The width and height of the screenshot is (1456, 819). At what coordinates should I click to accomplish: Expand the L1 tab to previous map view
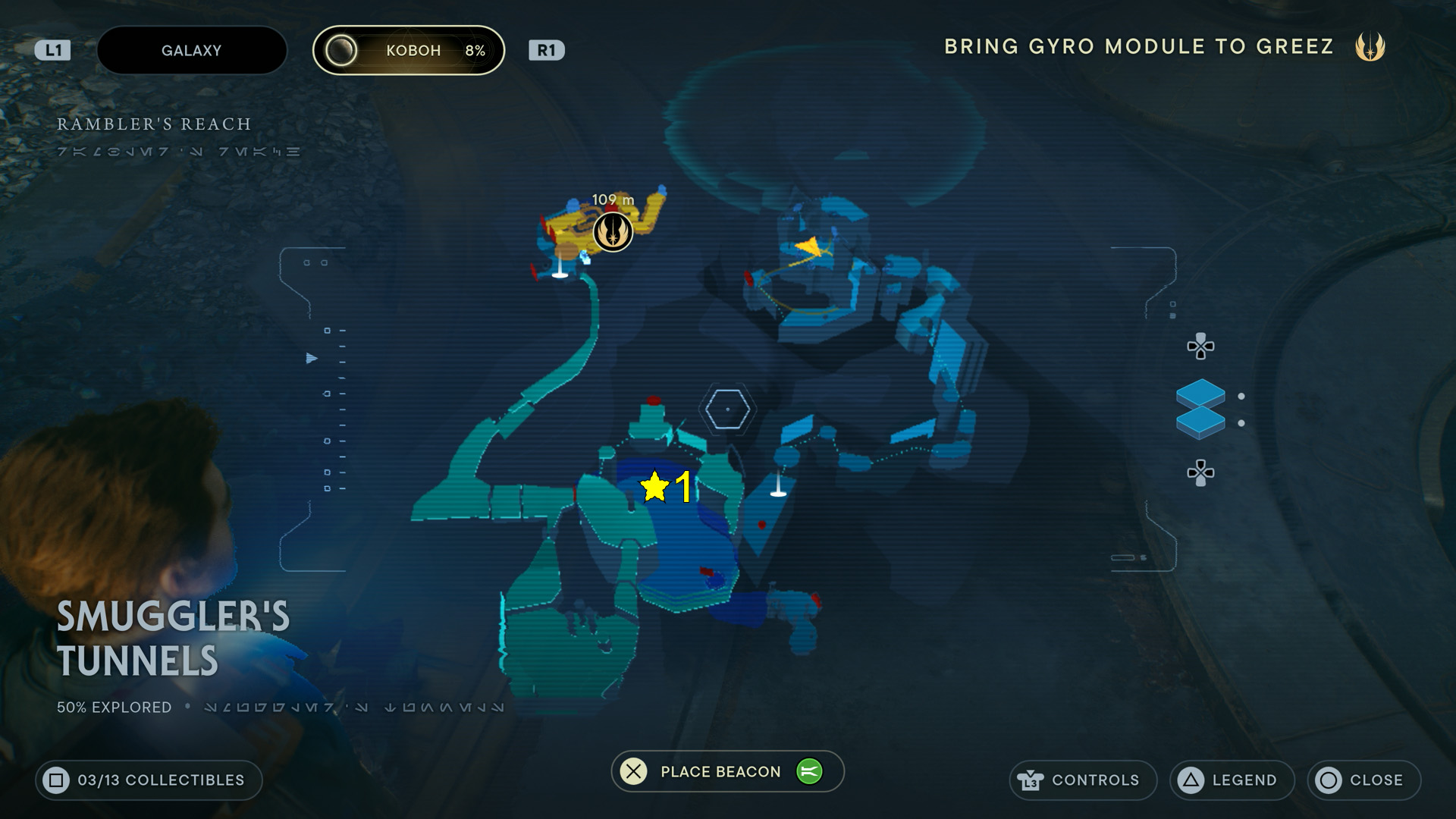click(54, 50)
